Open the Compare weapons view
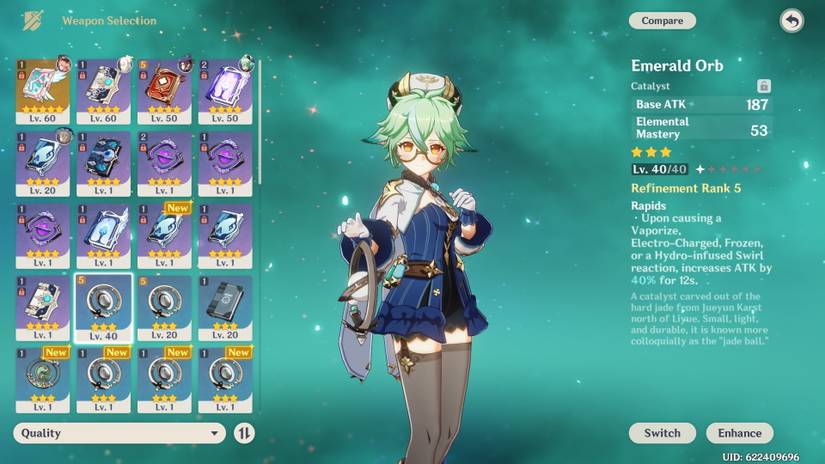 [x=662, y=20]
